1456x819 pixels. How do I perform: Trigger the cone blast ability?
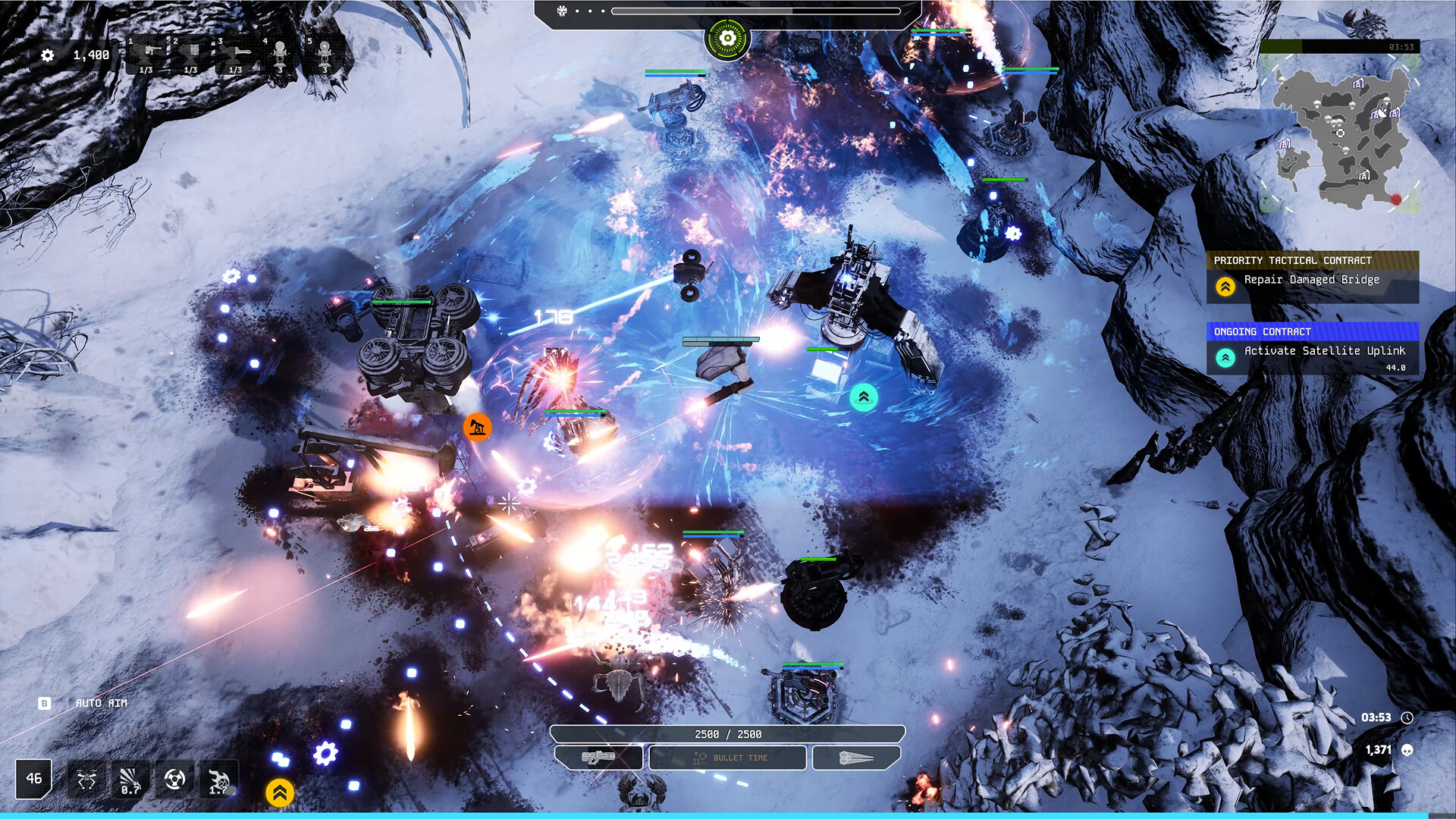[x=130, y=780]
